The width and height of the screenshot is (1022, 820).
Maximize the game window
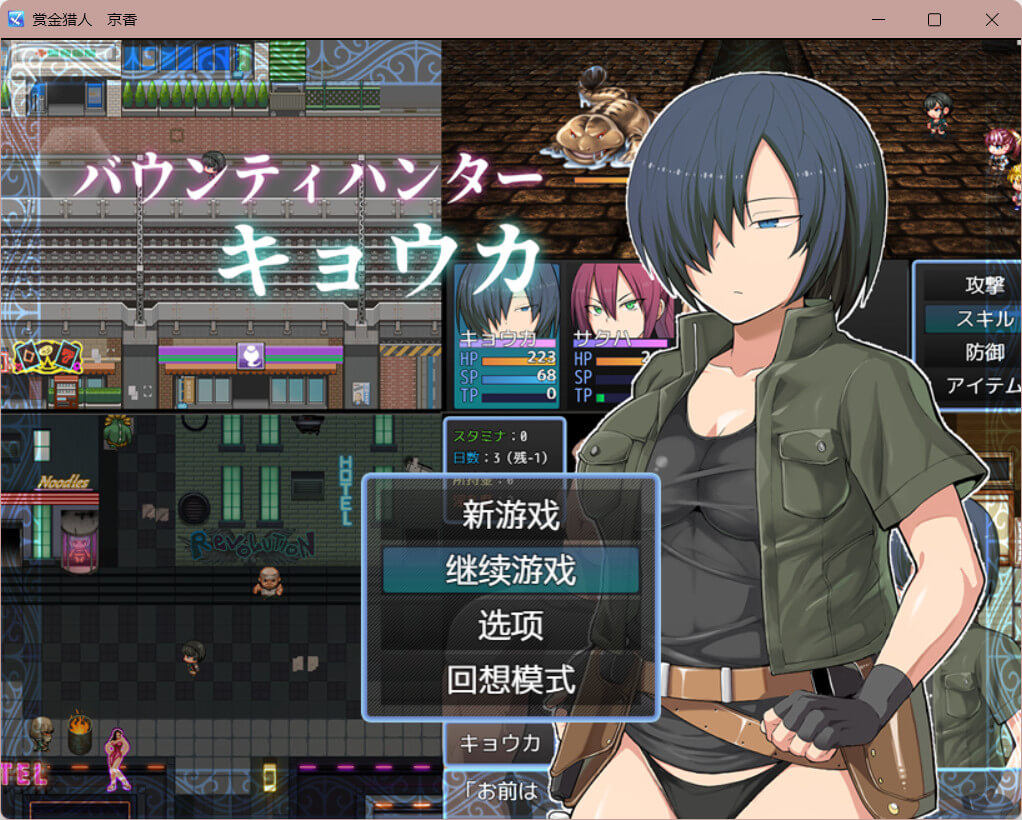pos(934,19)
